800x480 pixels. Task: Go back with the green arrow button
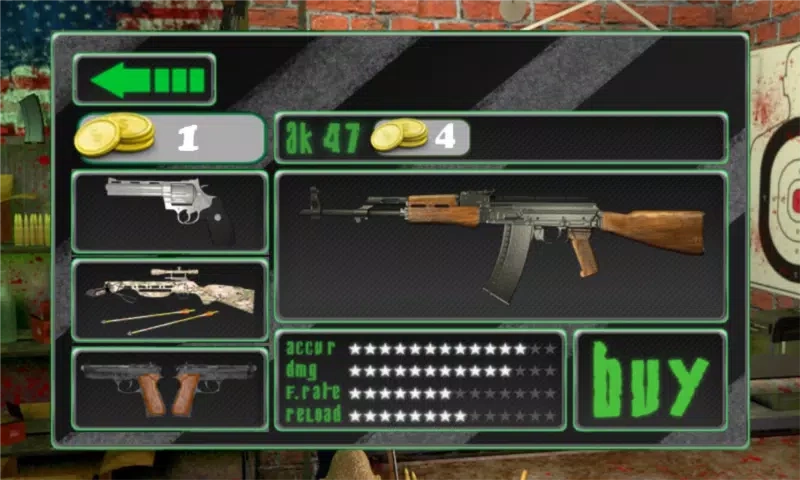click(144, 80)
